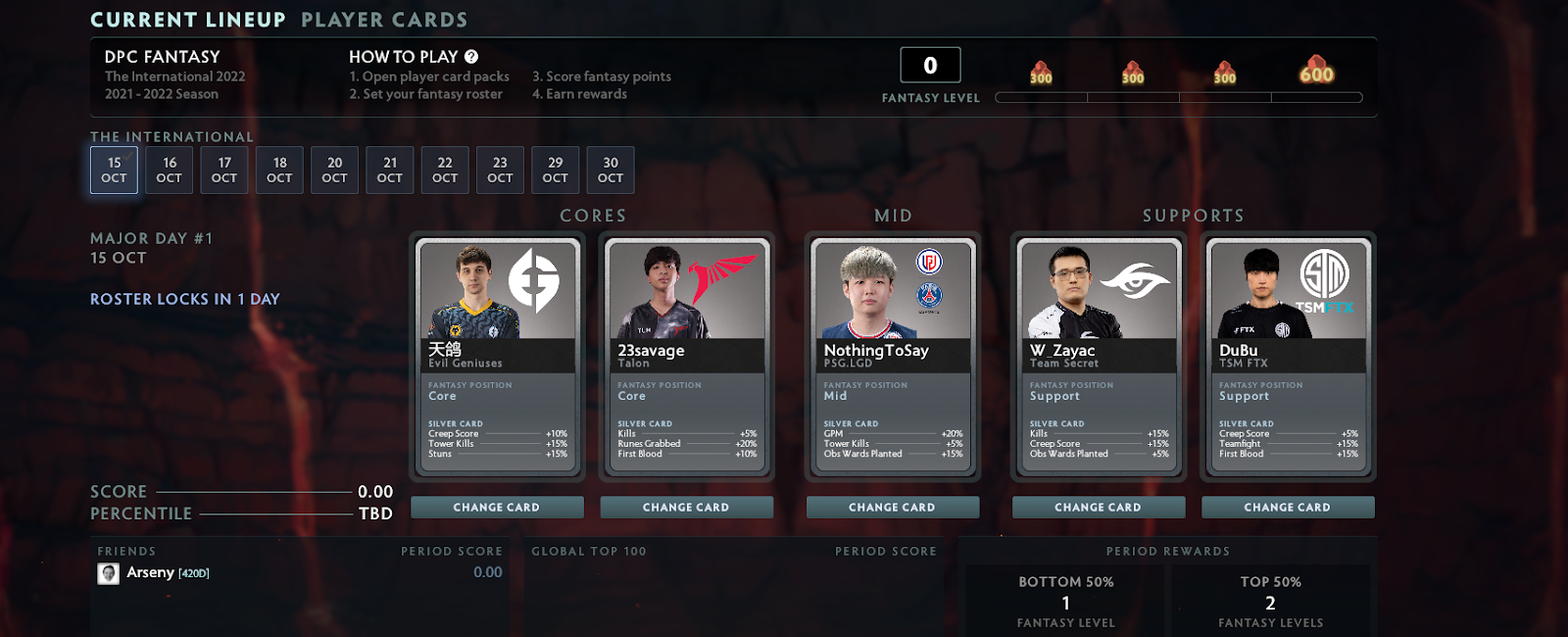Open the 23savage Talon card
Screen dimensions: 1568x637
686,357
